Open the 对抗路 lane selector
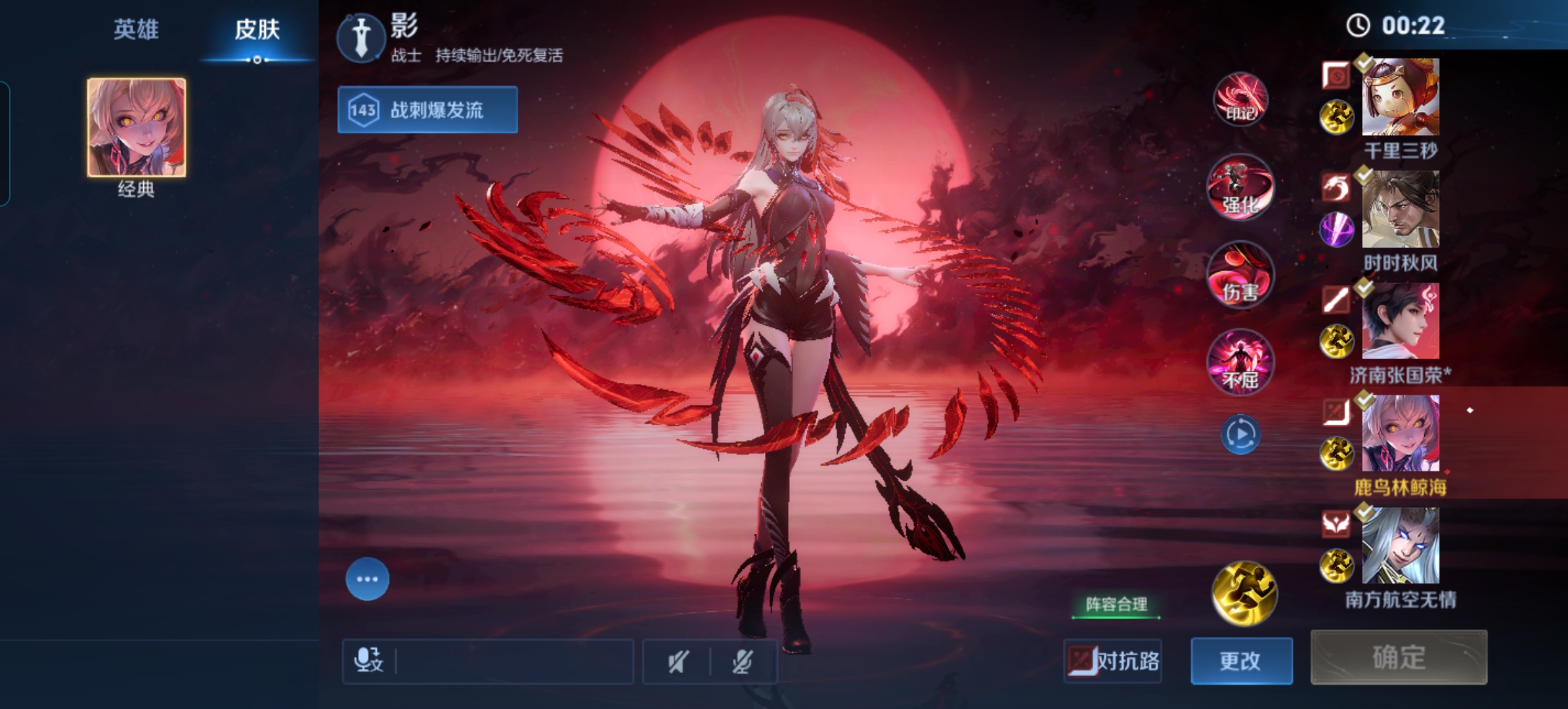 coord(1112,662)
